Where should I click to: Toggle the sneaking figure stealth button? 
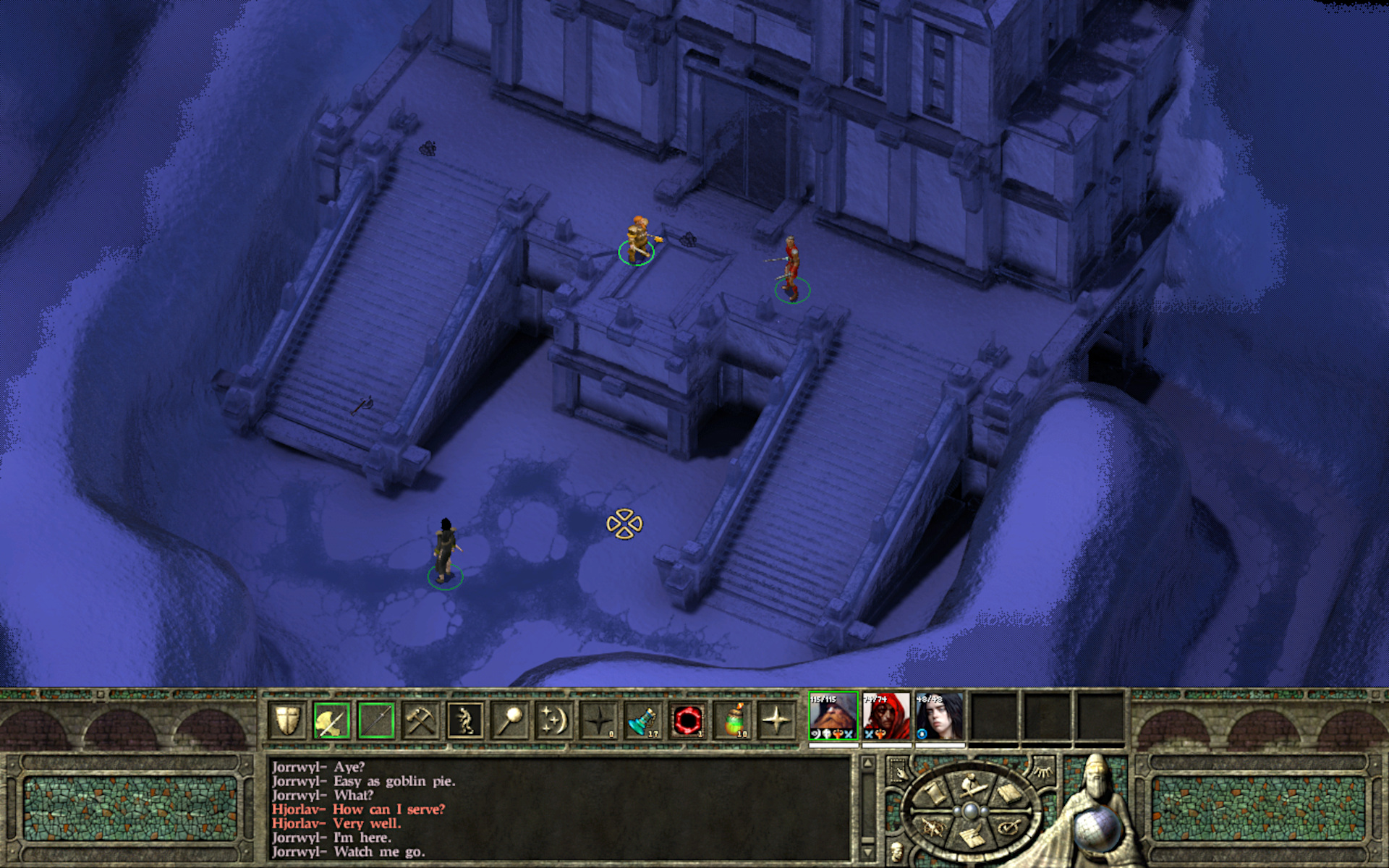coord(465,720)
